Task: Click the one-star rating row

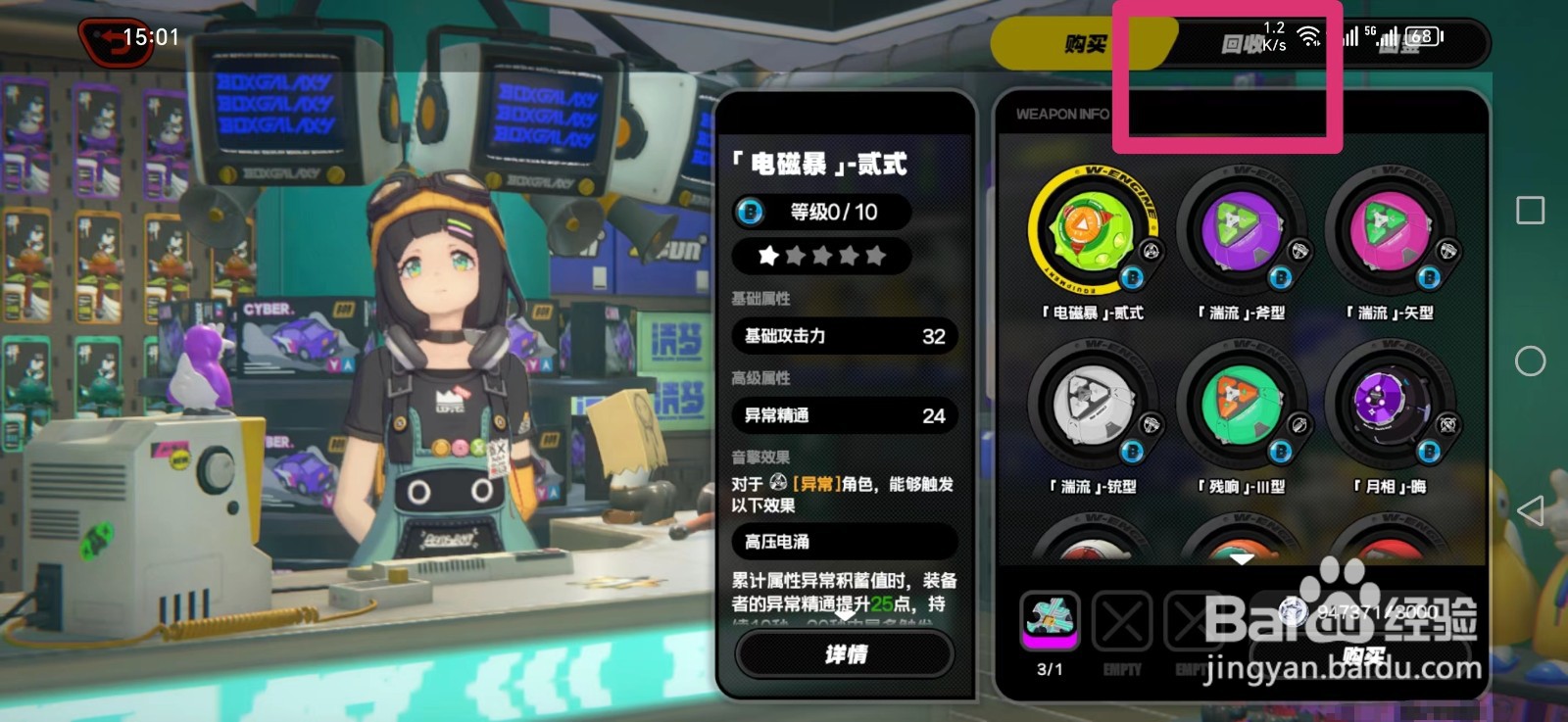Action: tap(821, 256)
